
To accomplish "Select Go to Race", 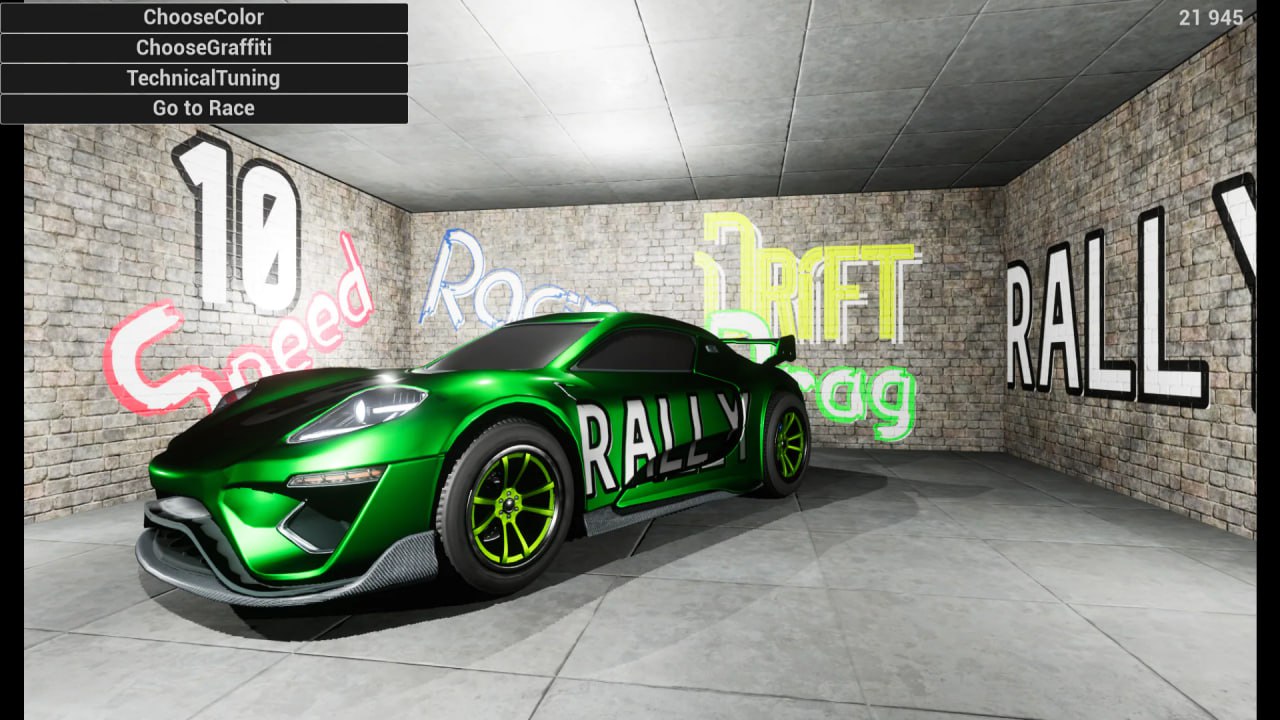I will tap(204, 107).
